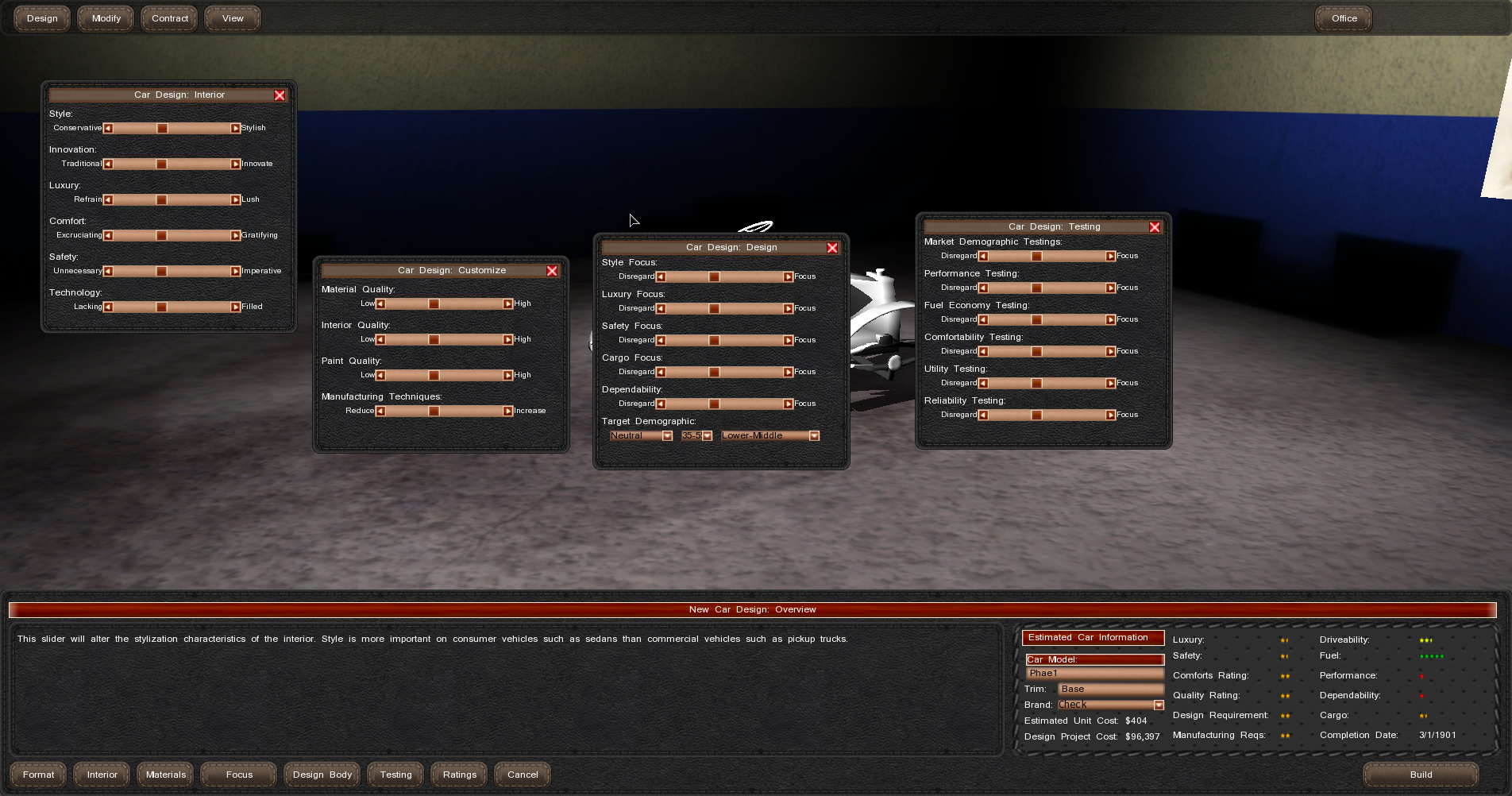Open the Neutral gender demographic dropdown
1512x796 pixels.
[x=667, y=435]
